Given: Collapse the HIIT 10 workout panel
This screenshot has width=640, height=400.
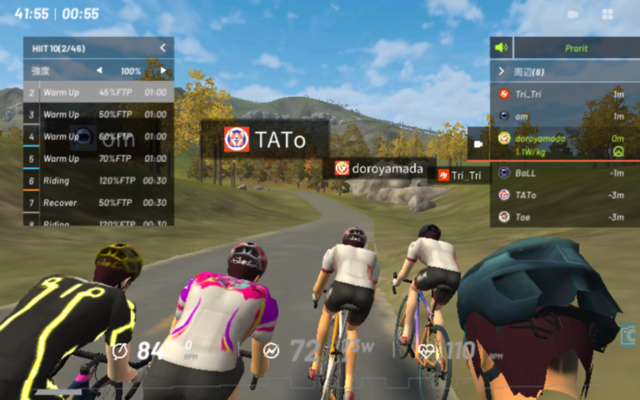Looking at the screenshot, I should coord(162,48).
